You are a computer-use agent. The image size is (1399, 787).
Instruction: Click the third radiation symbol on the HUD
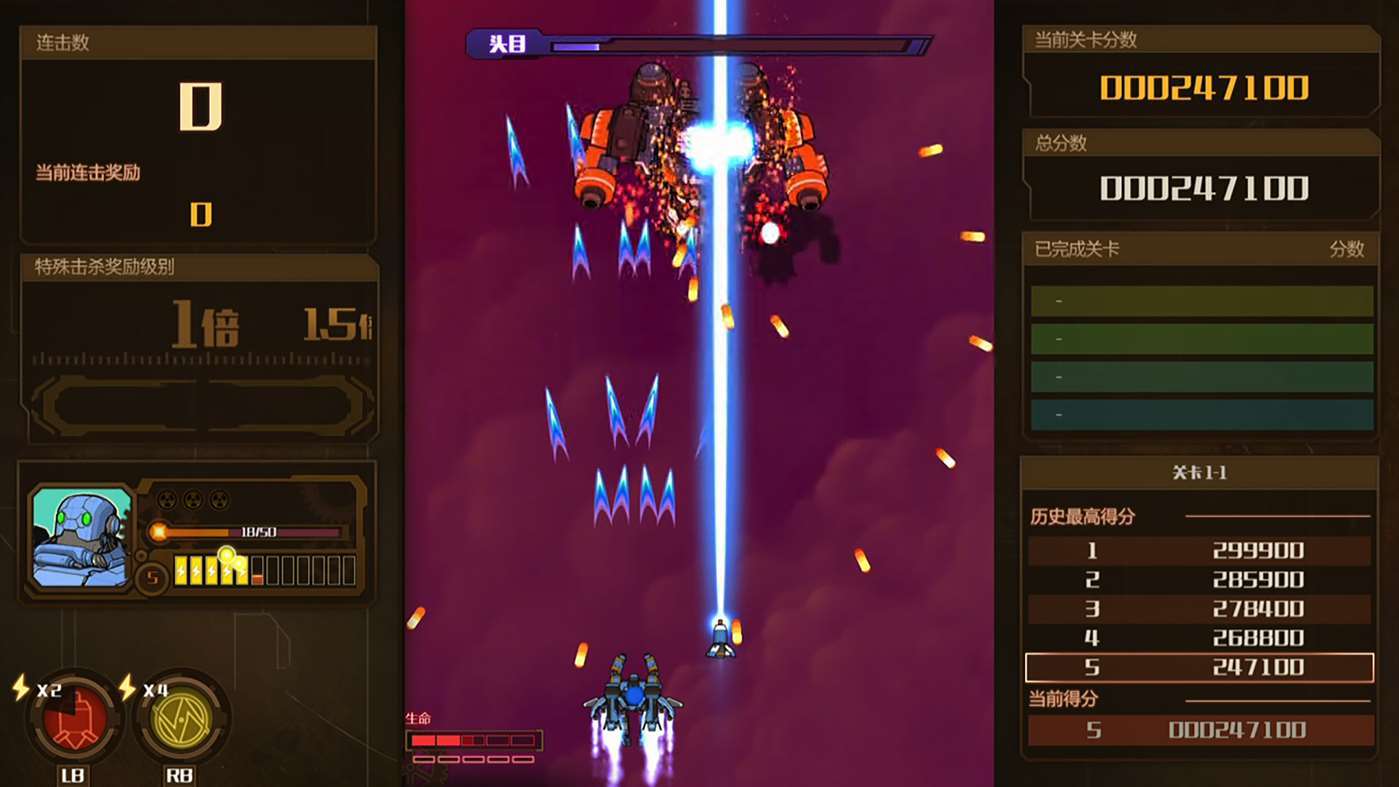click(x=220, y=498)
